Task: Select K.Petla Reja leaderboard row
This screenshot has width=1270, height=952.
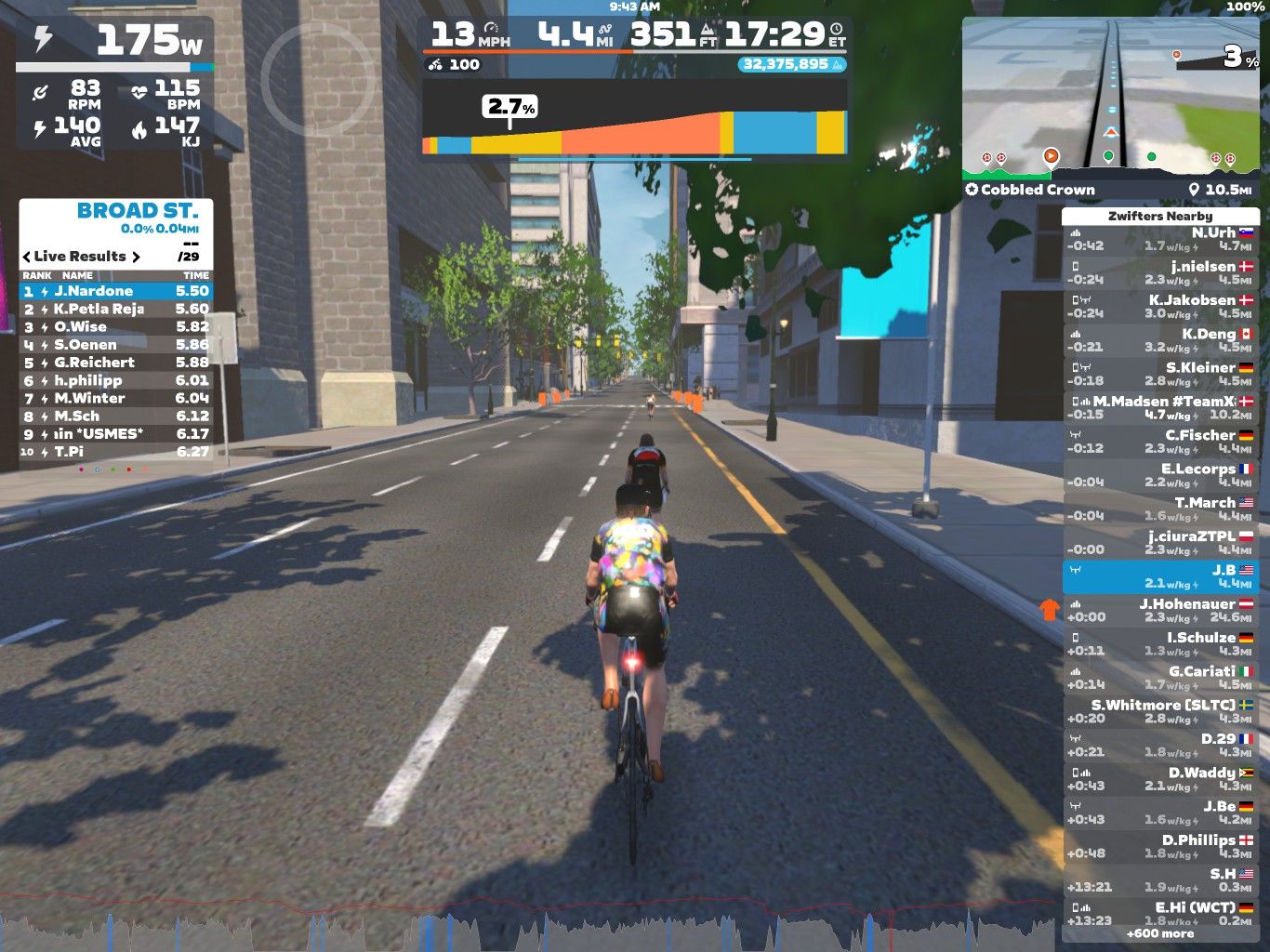Action: 116,309
